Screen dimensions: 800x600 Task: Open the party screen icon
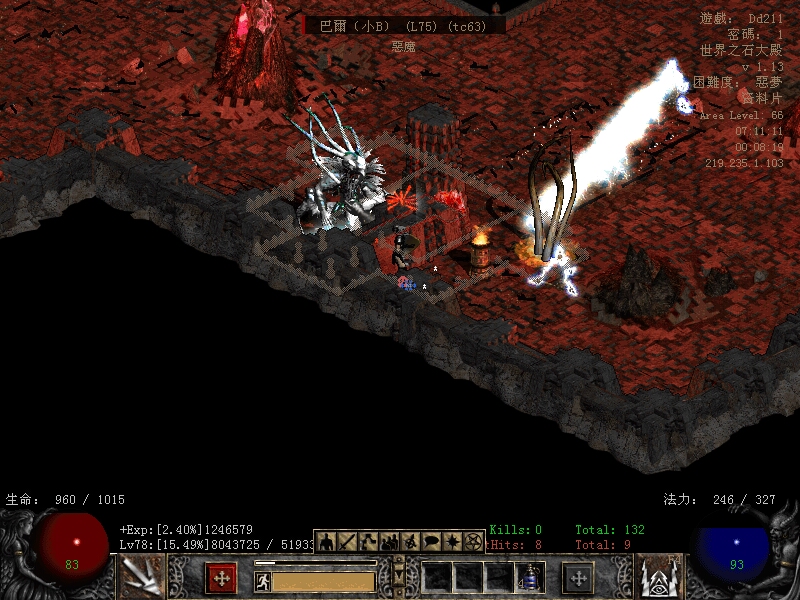pos(389,541)
